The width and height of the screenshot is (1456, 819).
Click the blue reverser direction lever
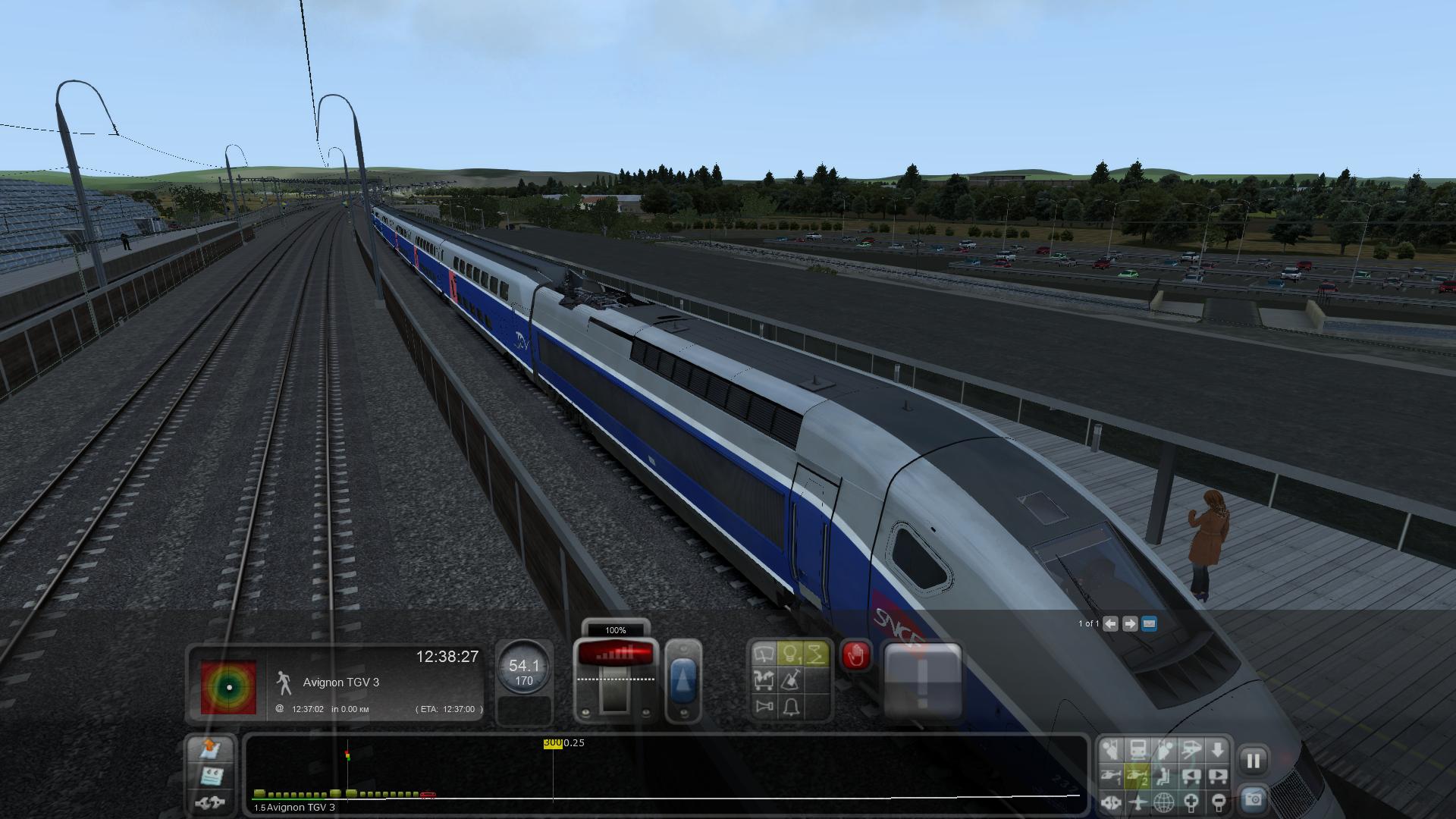pyautogui.click(x=683, y=680)
